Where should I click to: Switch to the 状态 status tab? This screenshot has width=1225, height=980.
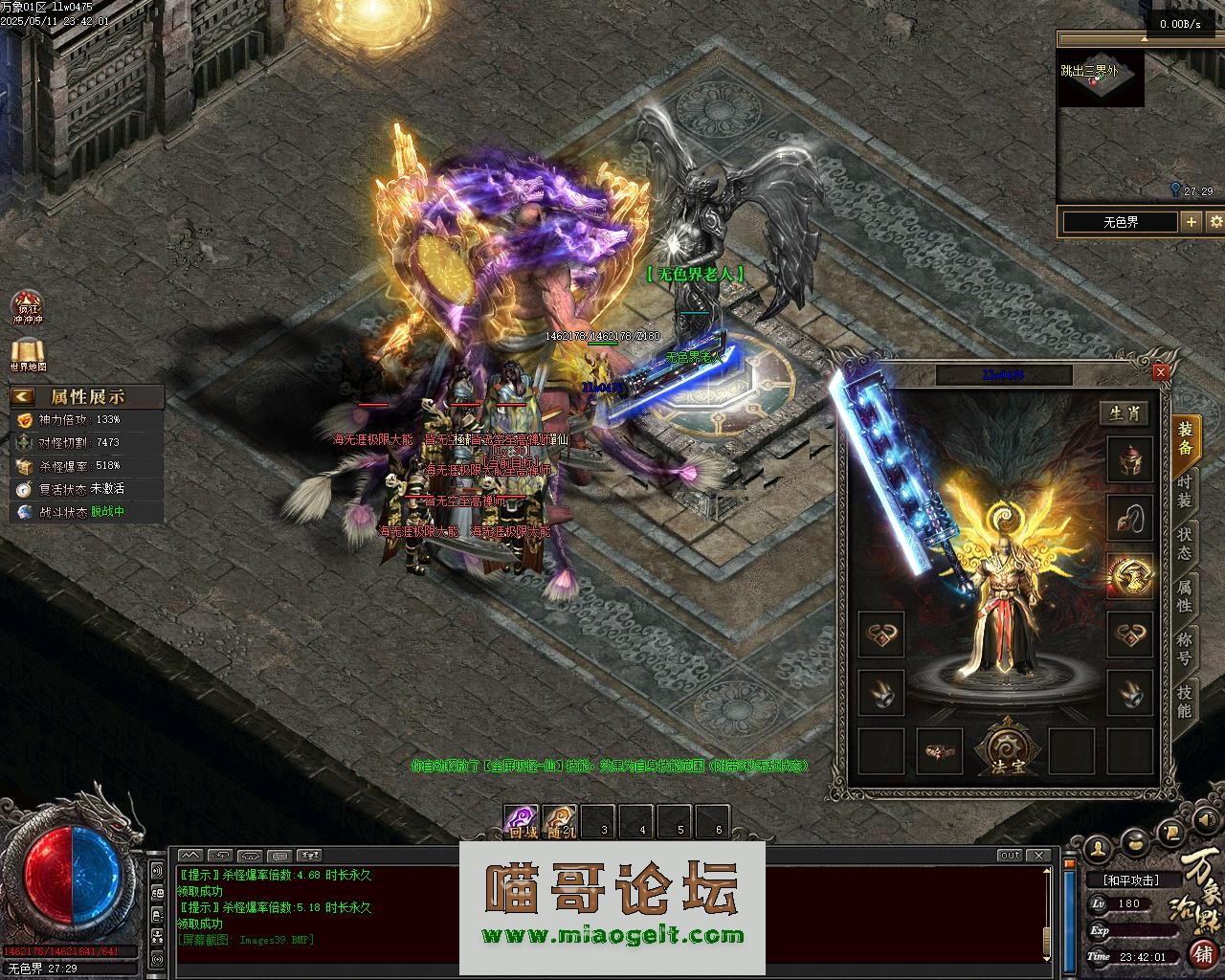[x=1185, y=543]
